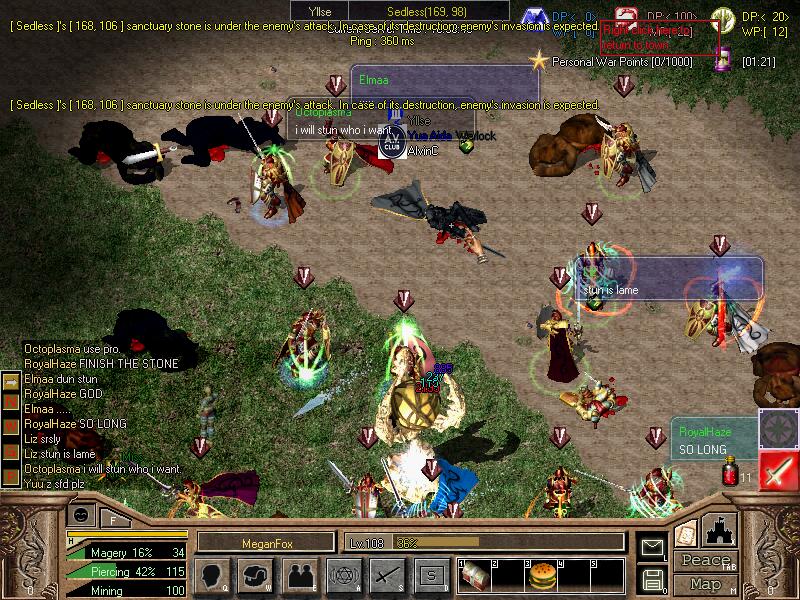Screen dimensions: 800x600
Task: Select the head silhouette button
Action: coord(212,575)
